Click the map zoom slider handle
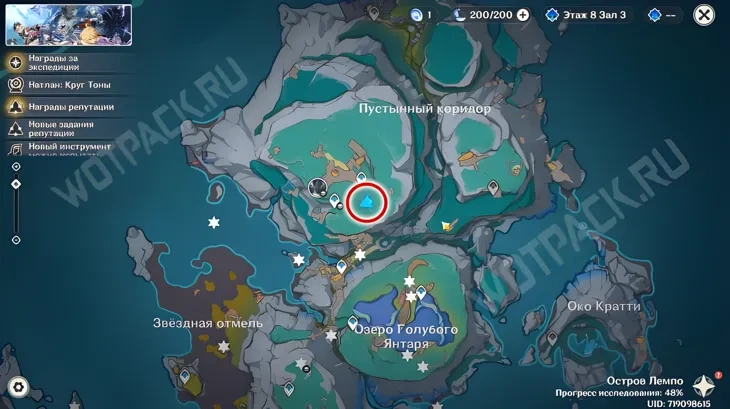 [16, 184]
